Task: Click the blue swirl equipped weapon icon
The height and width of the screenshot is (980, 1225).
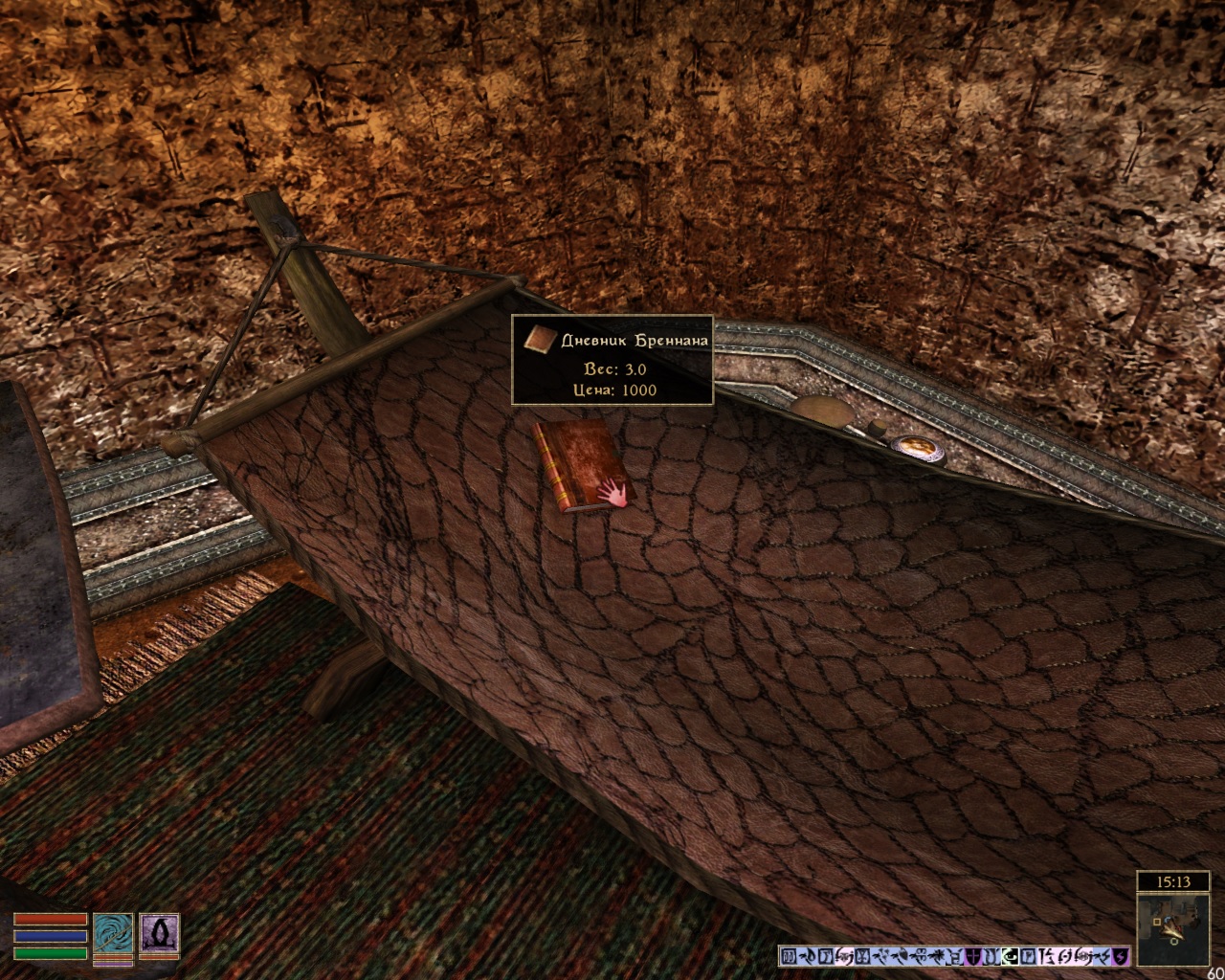Action: click(x=112, y=933)
